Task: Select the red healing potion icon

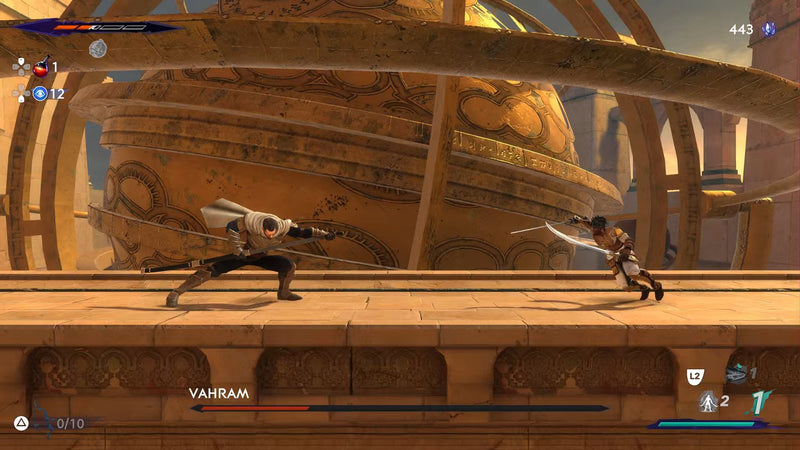Action: pyautogui.click(x=41, y=66)
